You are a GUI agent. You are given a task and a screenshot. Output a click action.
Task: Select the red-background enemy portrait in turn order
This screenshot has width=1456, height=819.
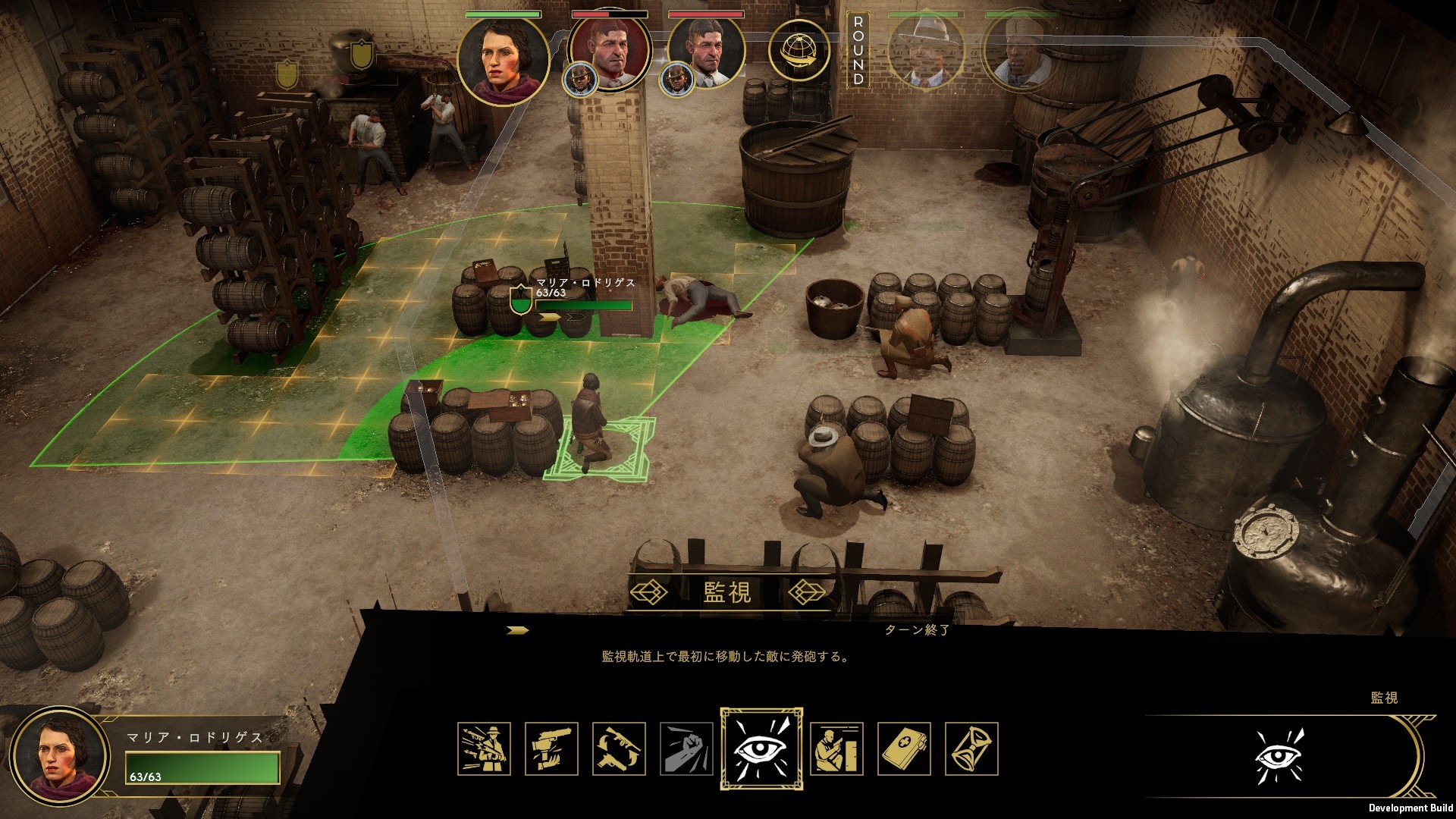pos(610,52)
